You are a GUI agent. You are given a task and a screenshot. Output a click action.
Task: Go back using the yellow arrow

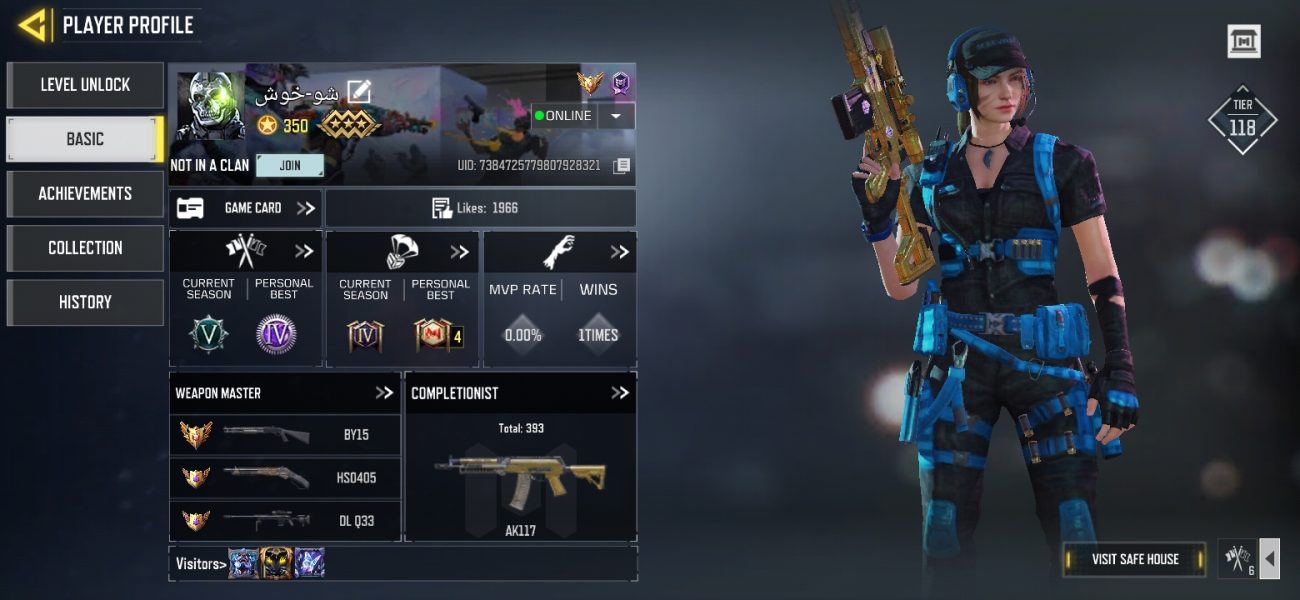(34, 26)
